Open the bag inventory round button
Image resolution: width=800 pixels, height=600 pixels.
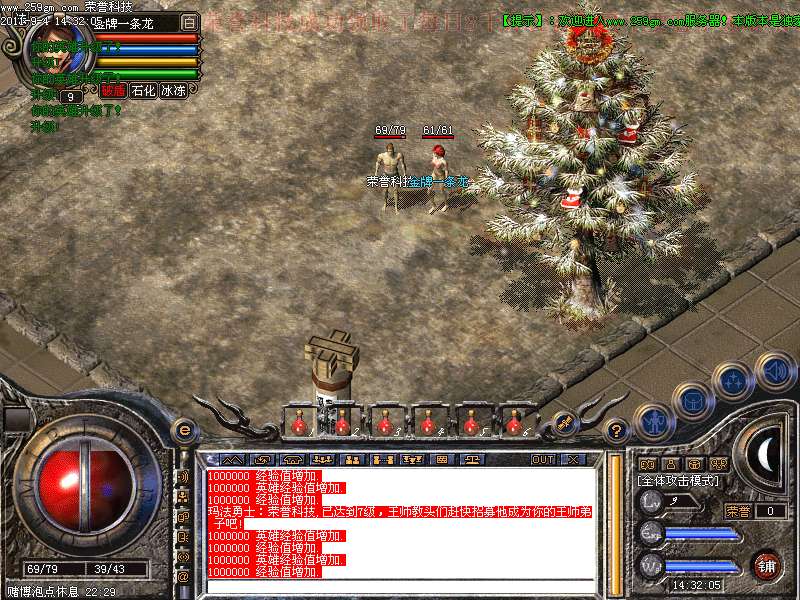(x=692, y=400)
